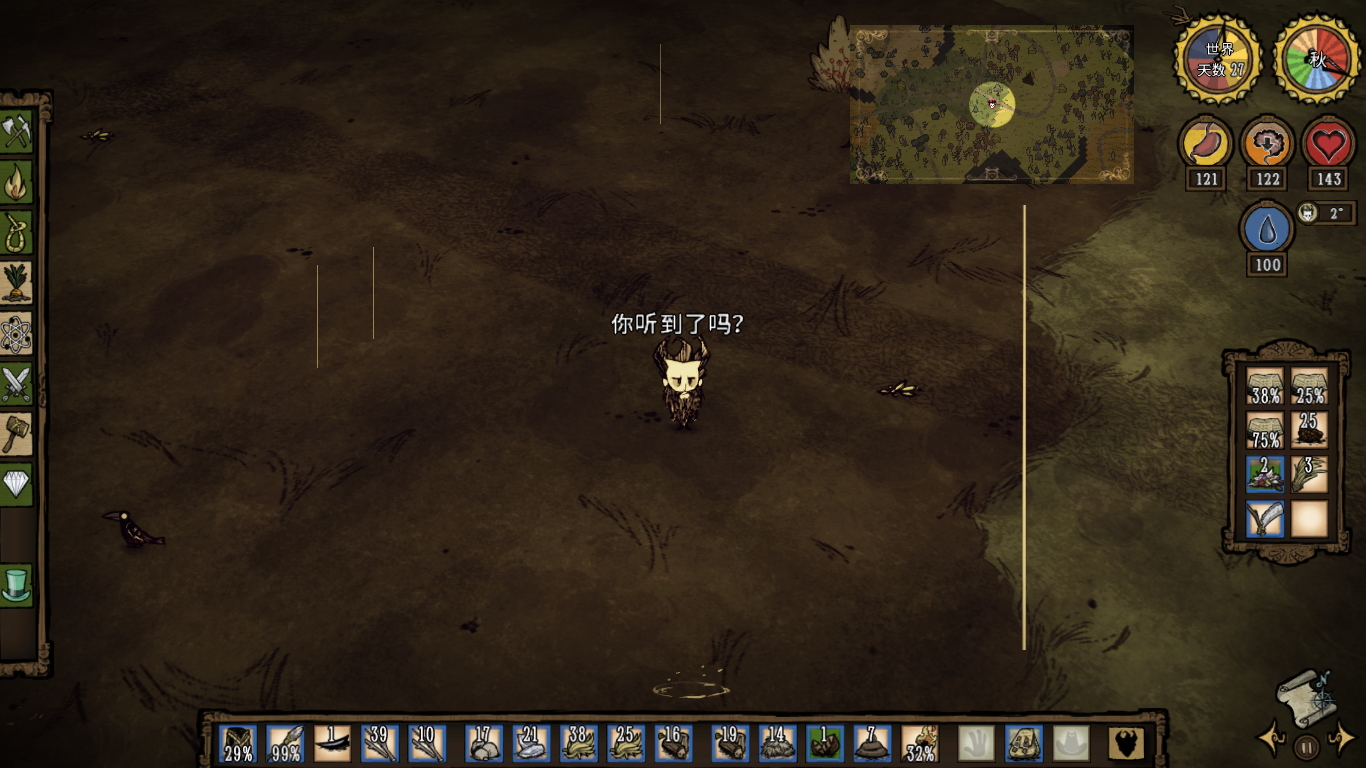This screenshot has width=1366, height=768.
Task: Open the Fire crafting tab
Action: (17, 182)
